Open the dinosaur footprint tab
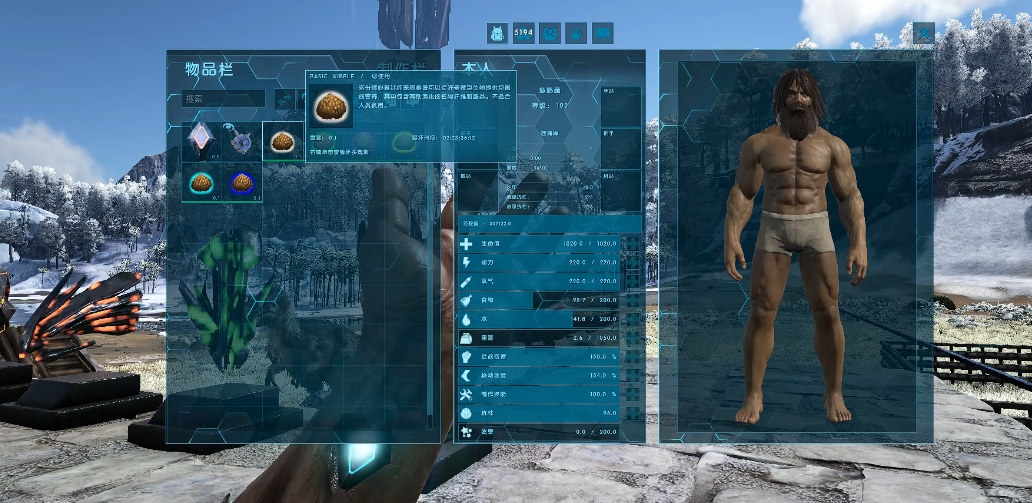The width and height of the screenshot is (1032, 503). point(575,33)
